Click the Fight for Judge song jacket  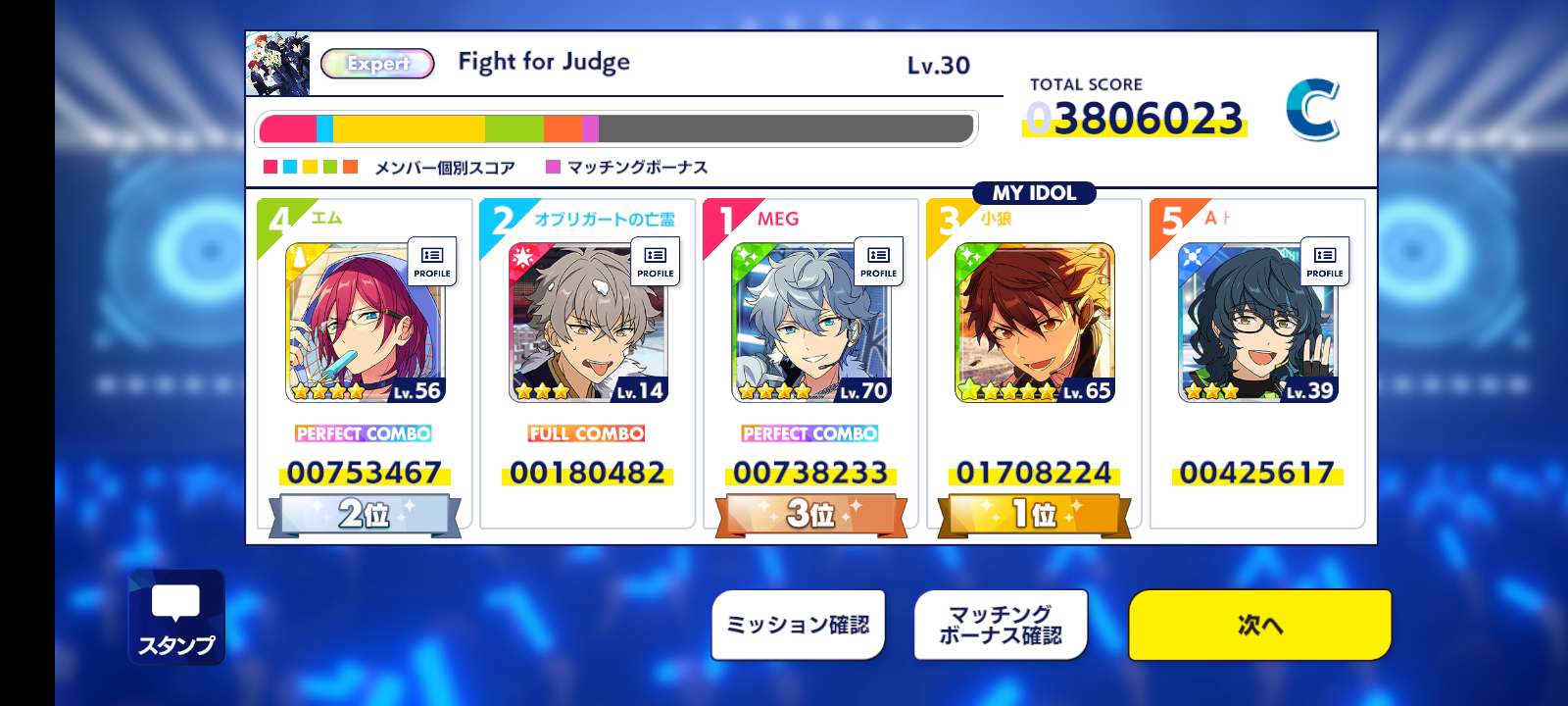point(277,64)
